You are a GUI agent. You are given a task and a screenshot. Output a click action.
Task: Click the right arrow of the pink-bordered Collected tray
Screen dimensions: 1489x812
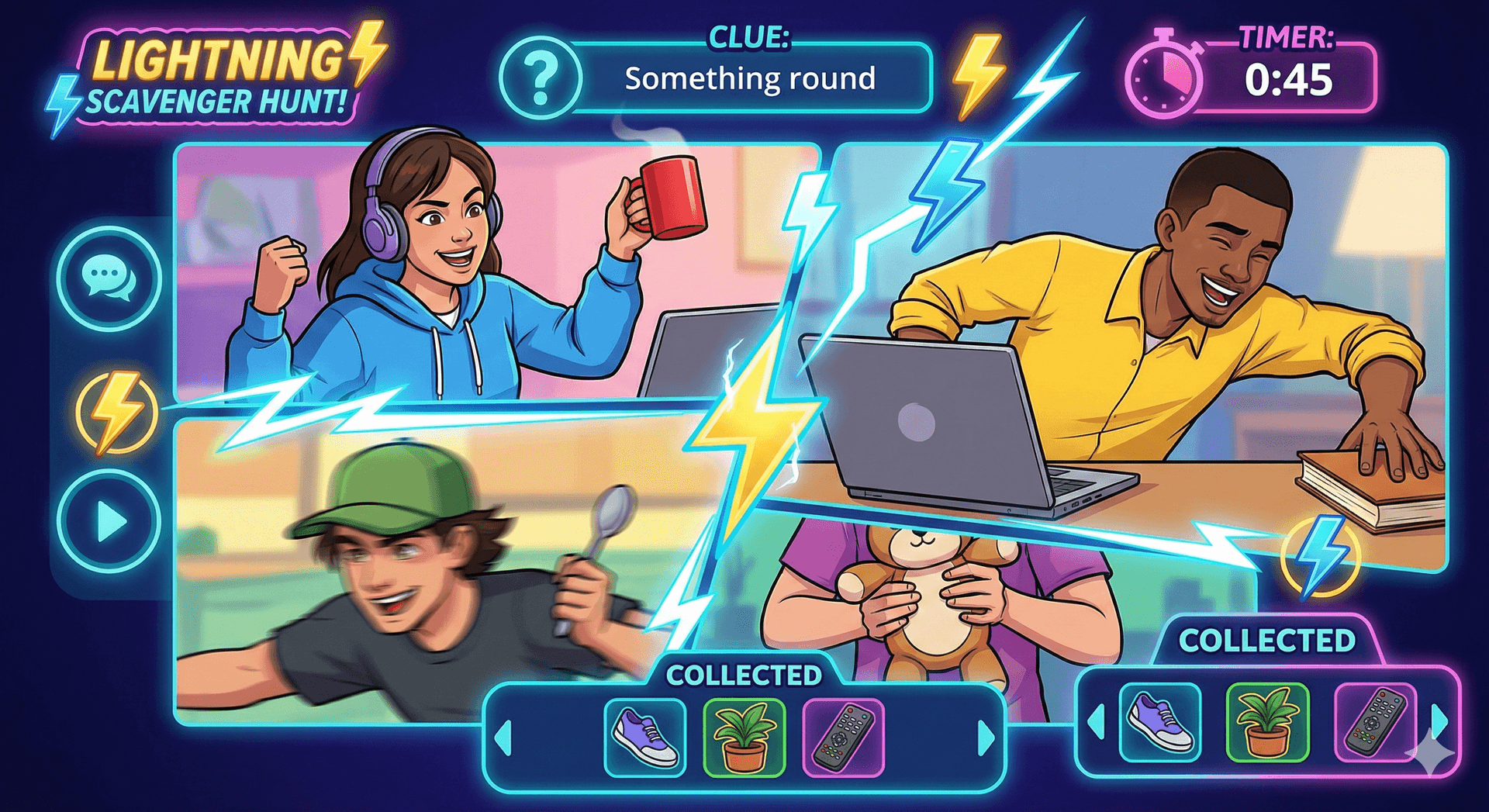pos(1439,722)
